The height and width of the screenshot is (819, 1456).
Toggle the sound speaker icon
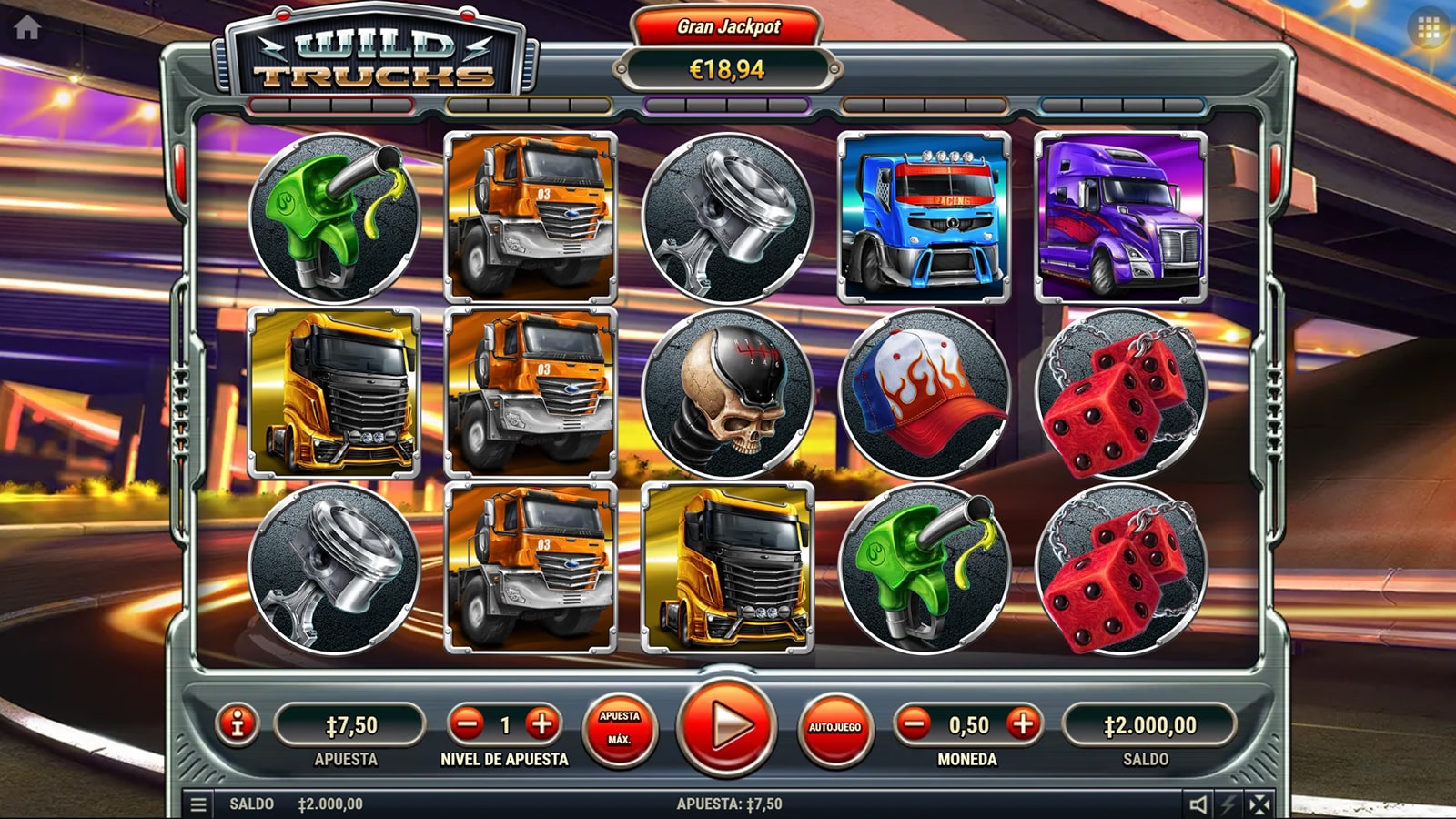click(x=1198, y=804)
